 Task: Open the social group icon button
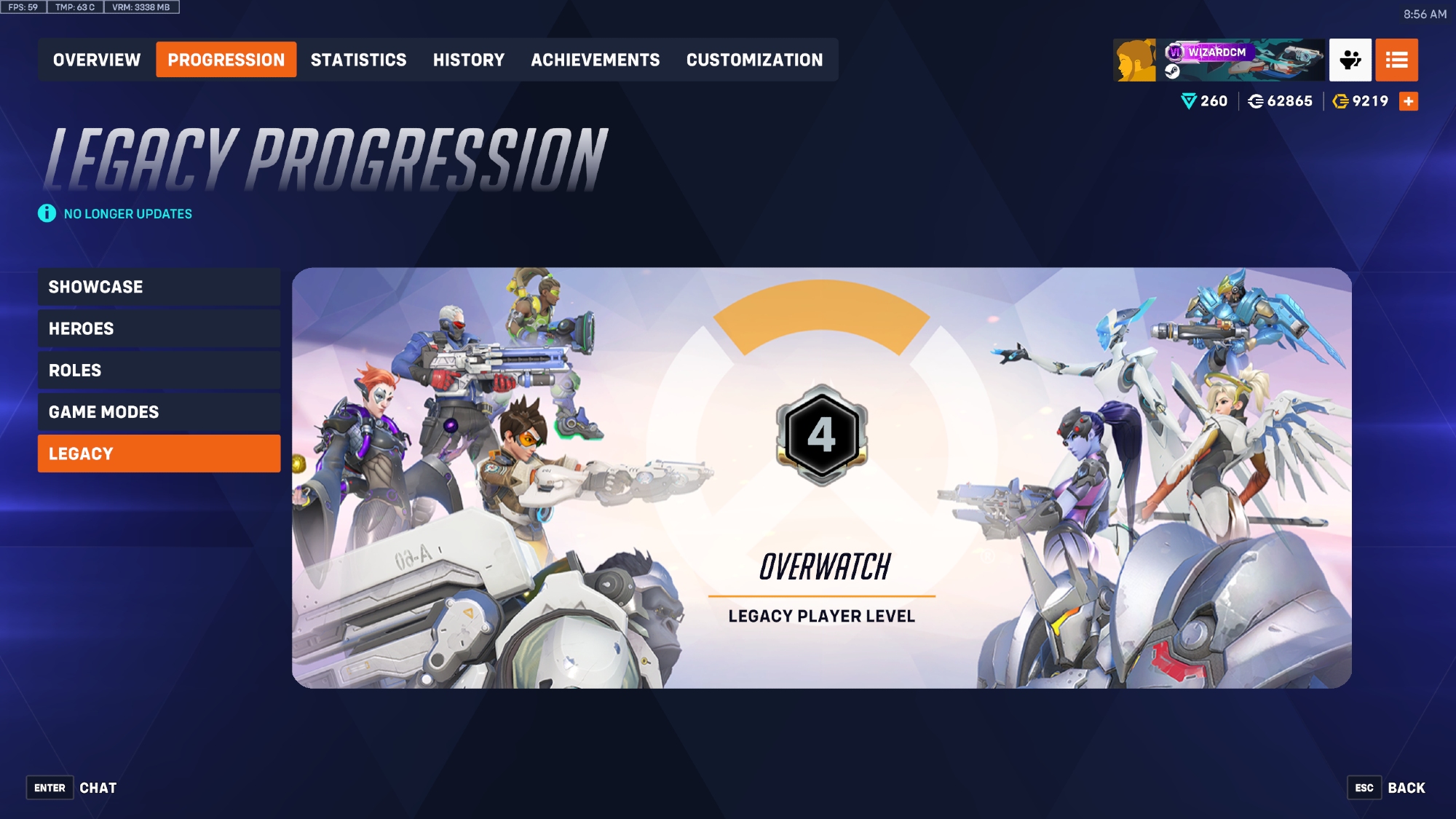pyautogui.click(x=1350, y=60)
